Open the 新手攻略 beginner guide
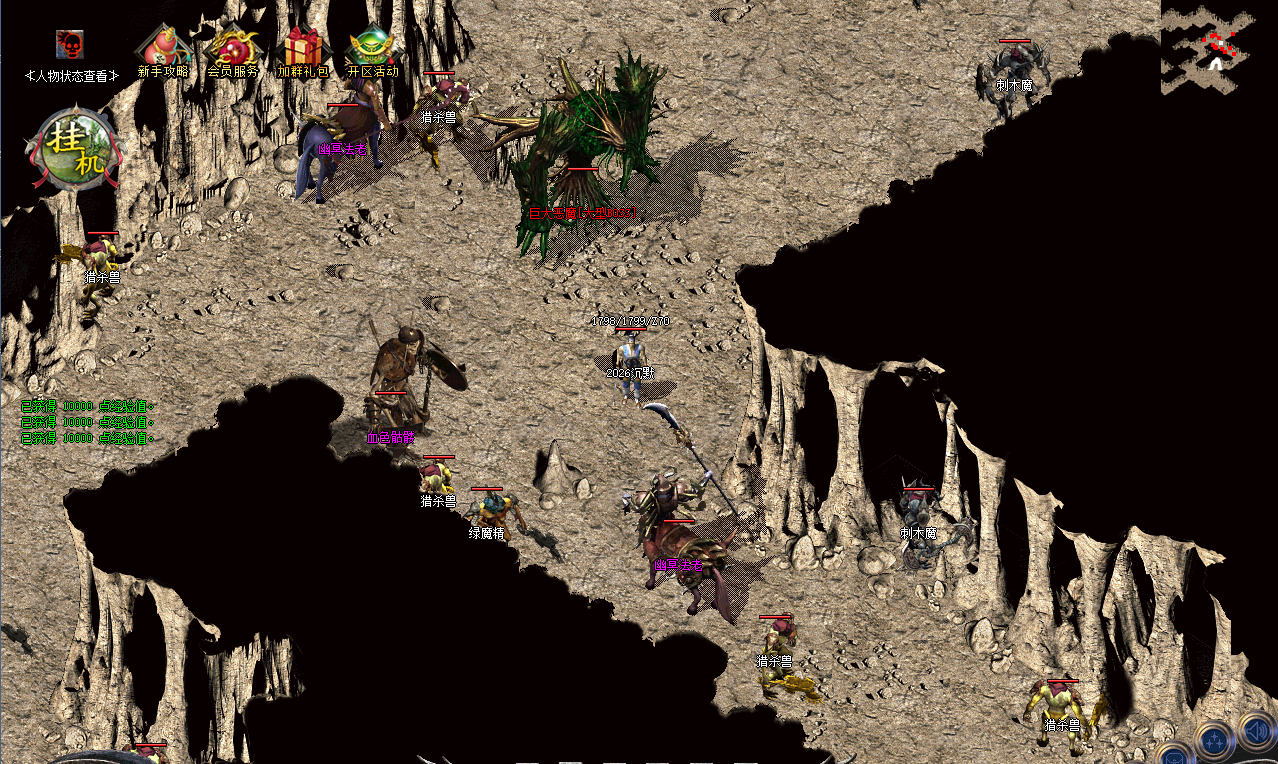1278x764 pixels. point(163,49)
